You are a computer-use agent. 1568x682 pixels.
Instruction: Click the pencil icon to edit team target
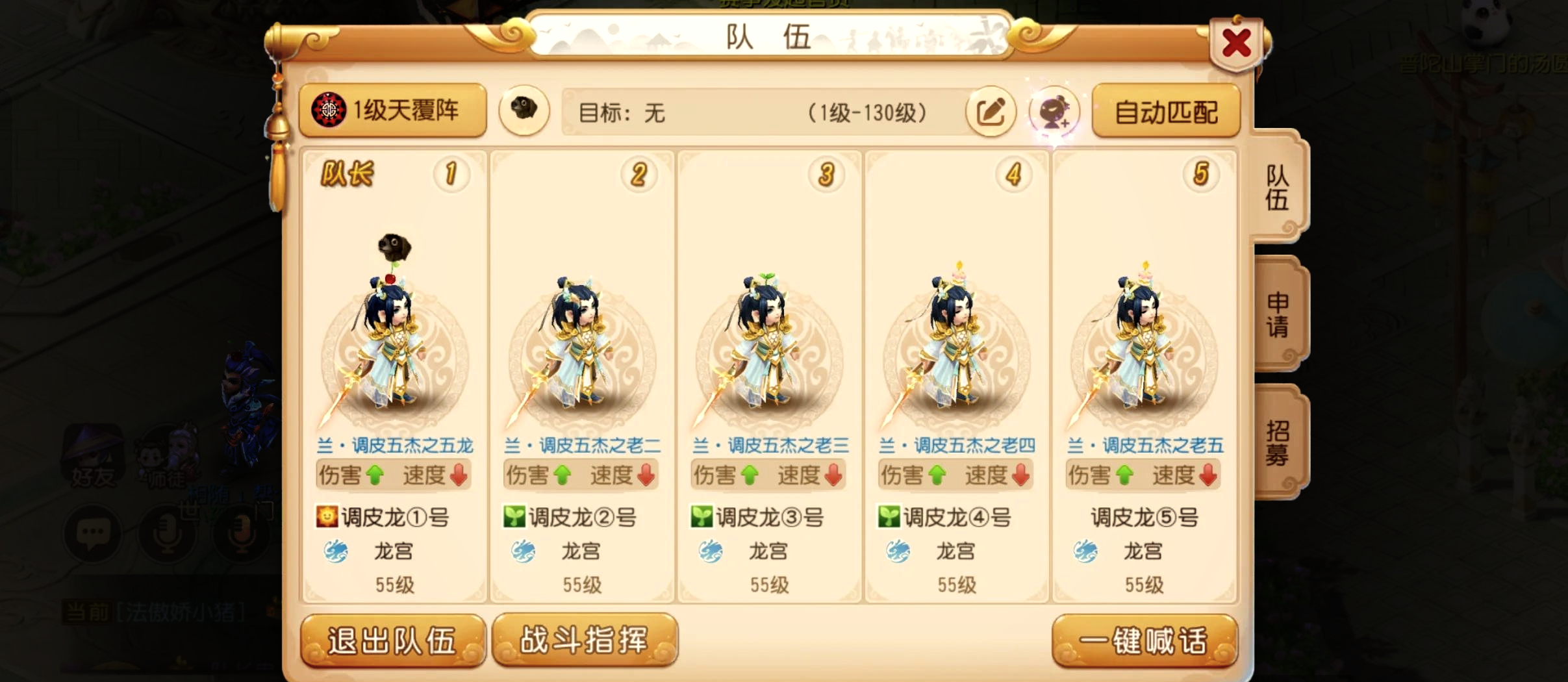click(993, 112)
